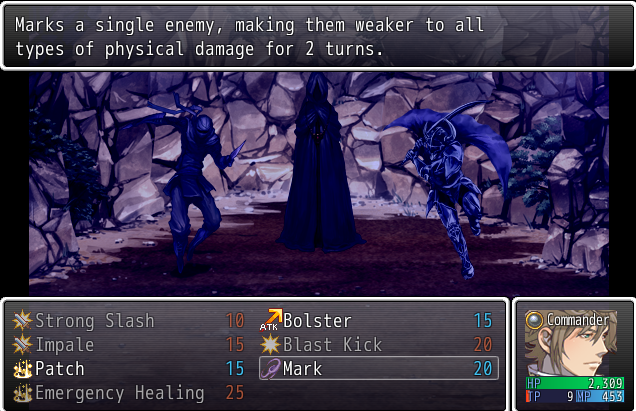
Task: Select Emergency Healing from the skill list
Action: [x=120, y=393]
